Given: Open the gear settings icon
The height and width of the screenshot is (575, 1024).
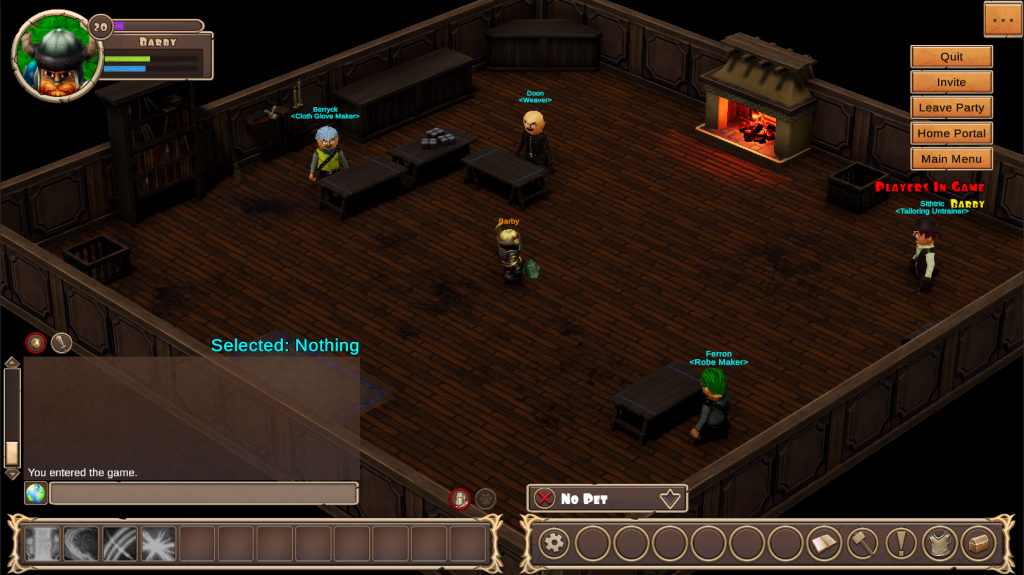Looking at the screenshot, I should (x=553, y=544).
